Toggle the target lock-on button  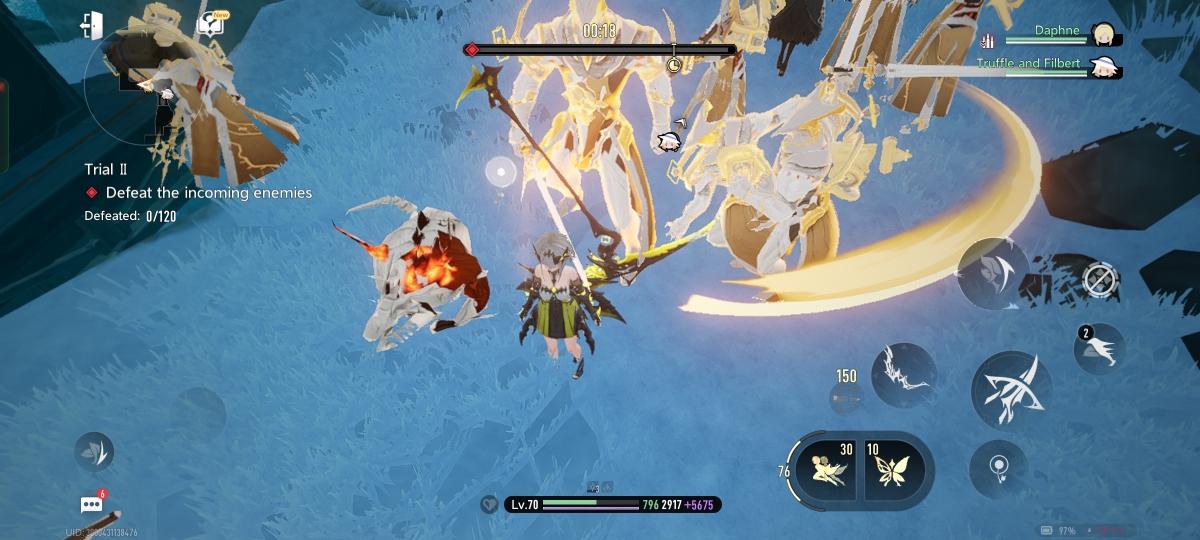[x=1099, y=279]
